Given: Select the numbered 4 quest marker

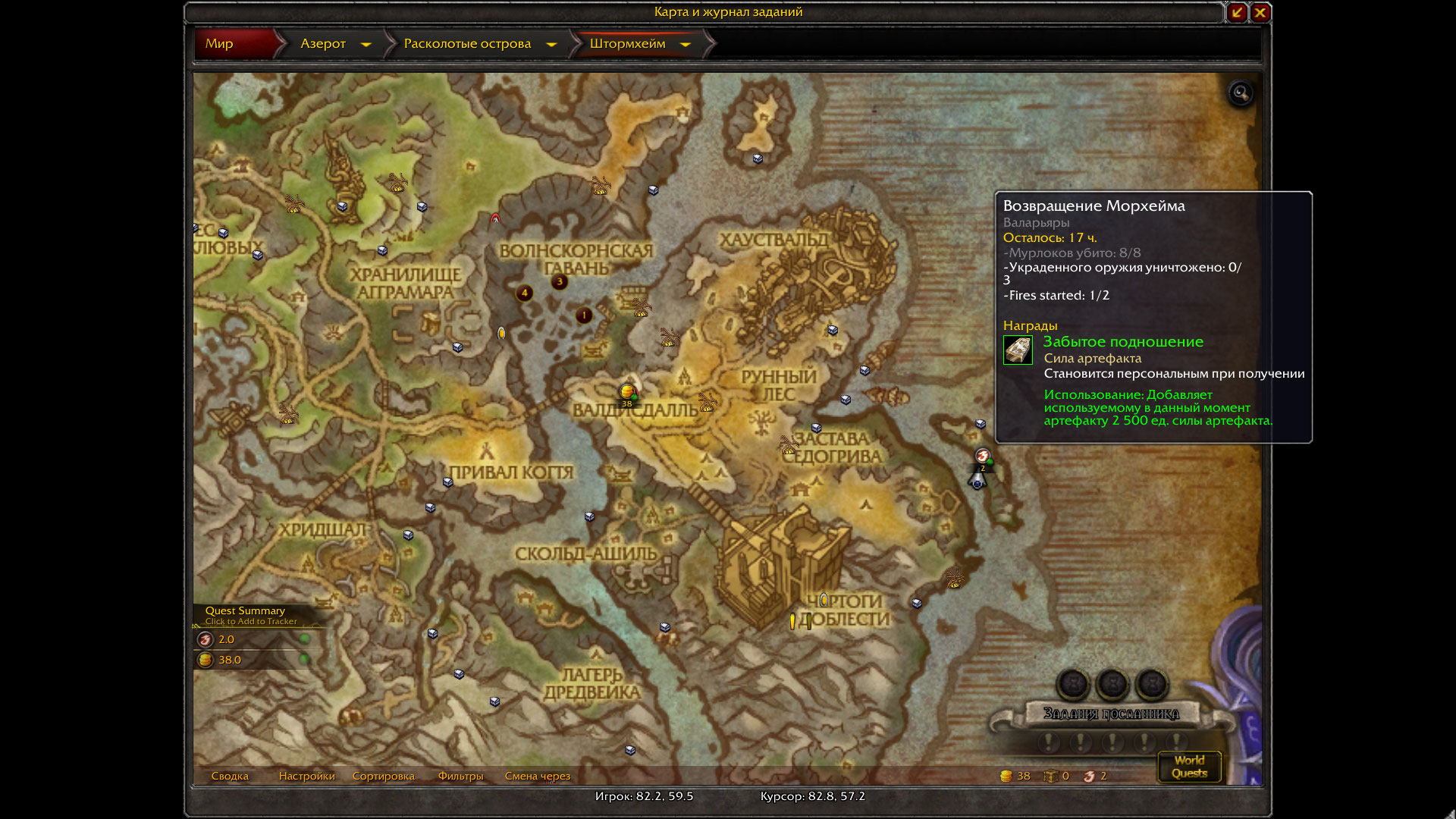Looking at the screenshot, I should click(x=524, y=293).
